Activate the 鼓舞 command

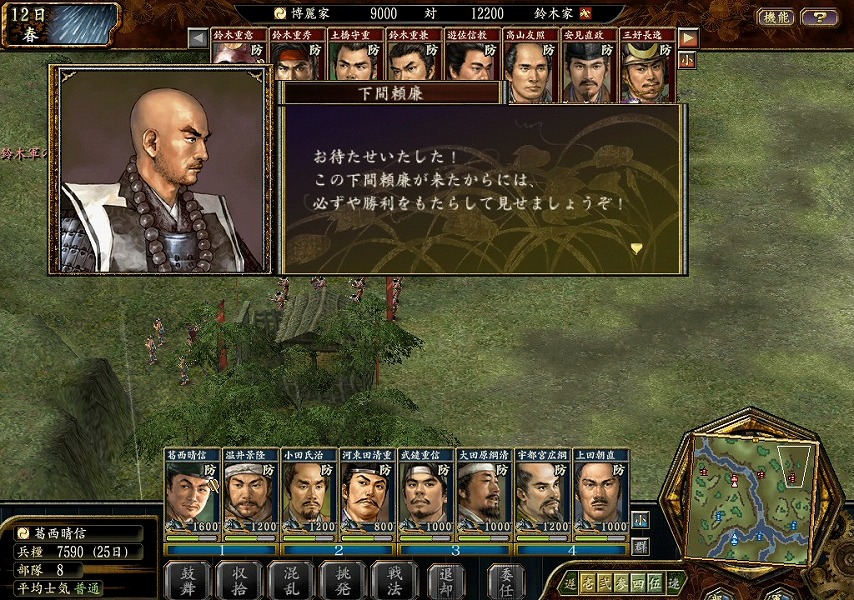(187, 579)
